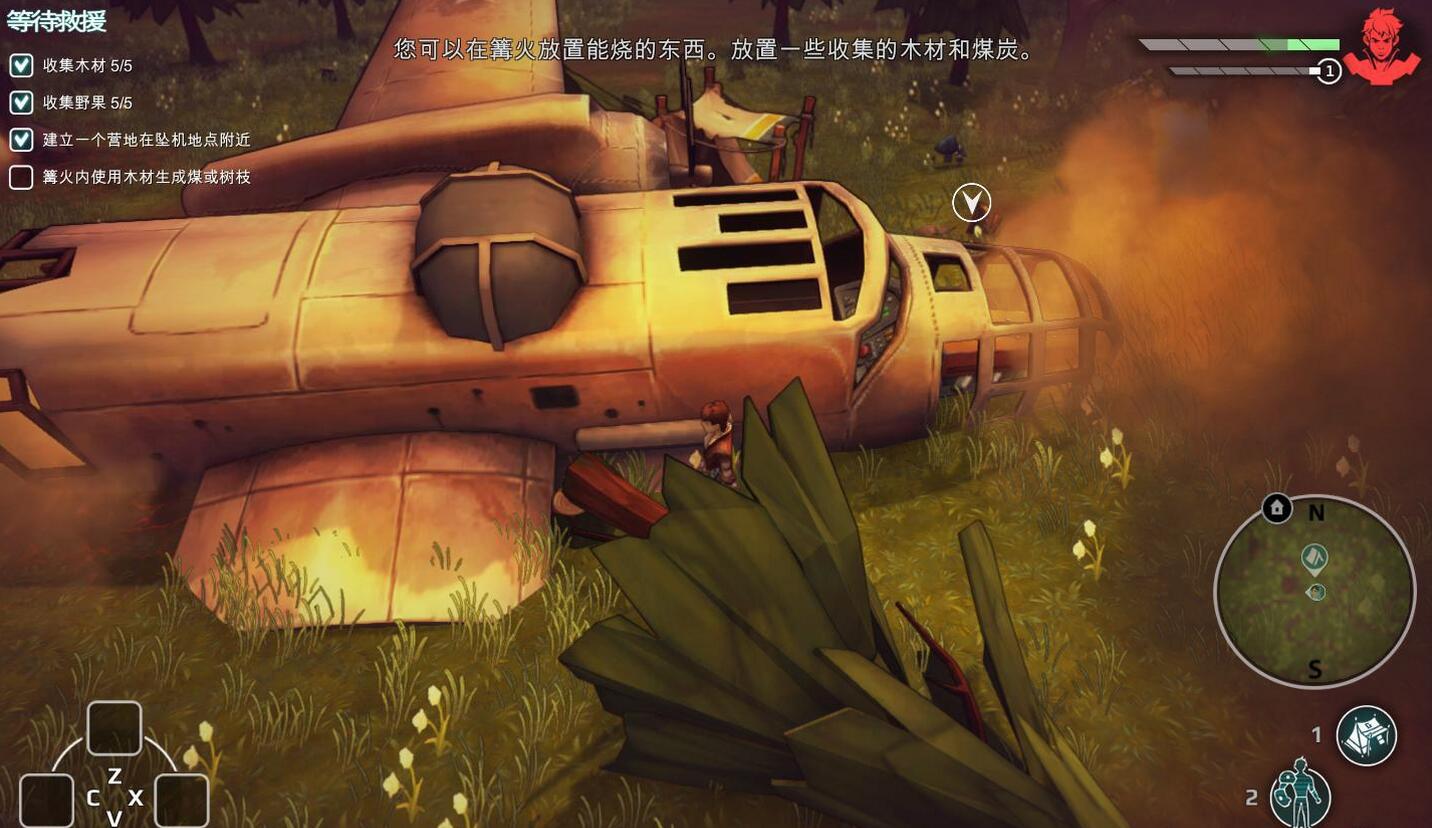The width and height of the screenshot is (1432, 828).
Task: Click the level 1 circle badge
Action: click(1329, 71)
